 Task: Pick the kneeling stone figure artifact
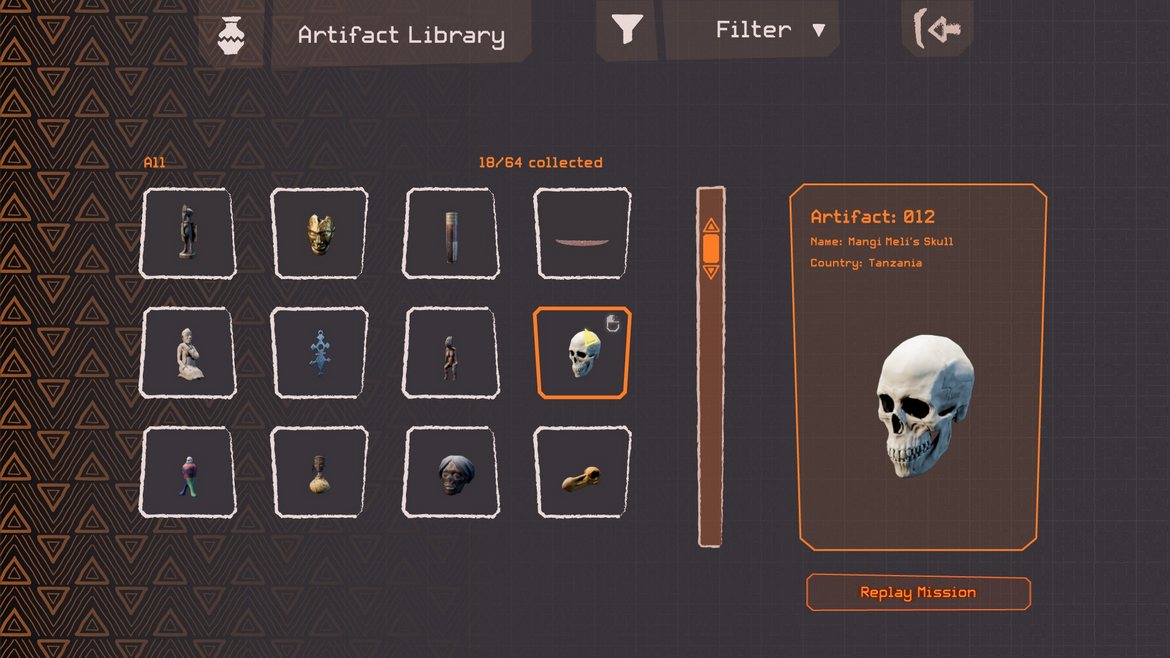(x=187, y=353)
